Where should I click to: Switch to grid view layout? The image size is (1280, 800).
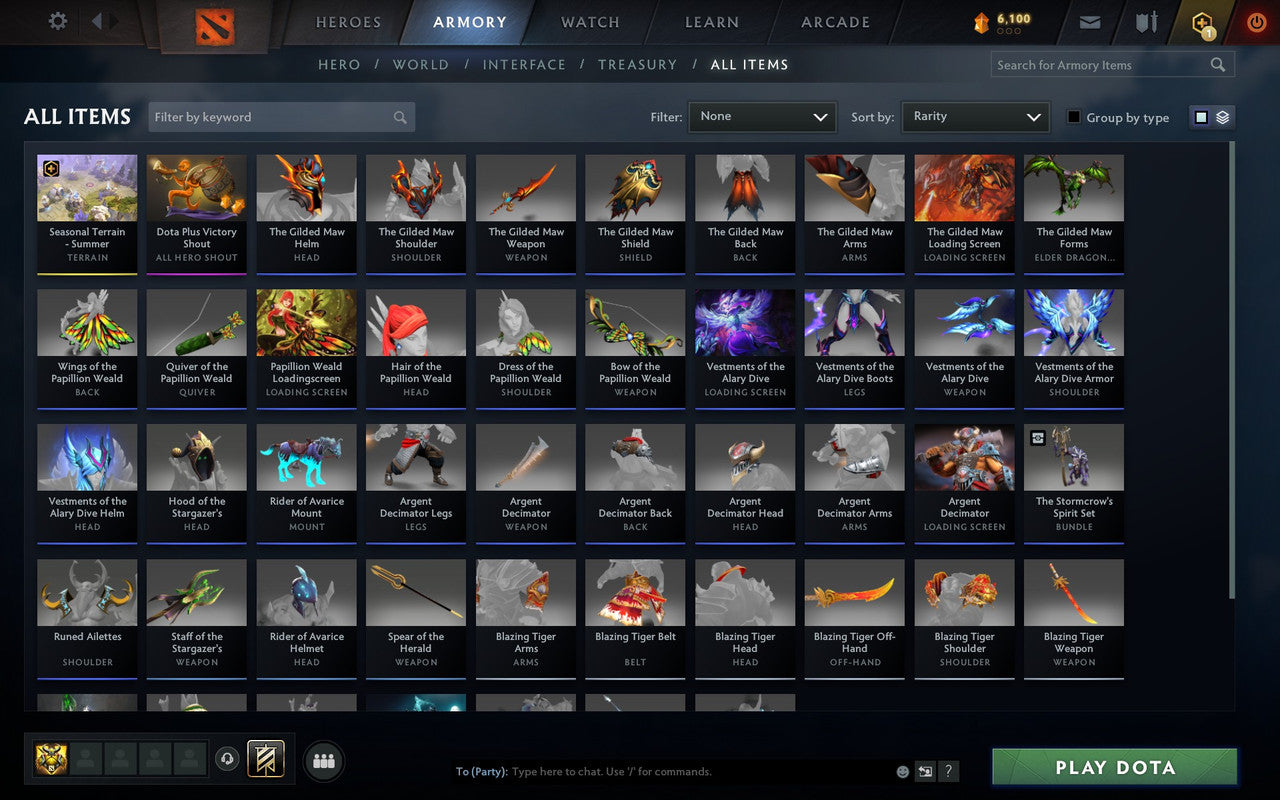[x=1201, y=116]
